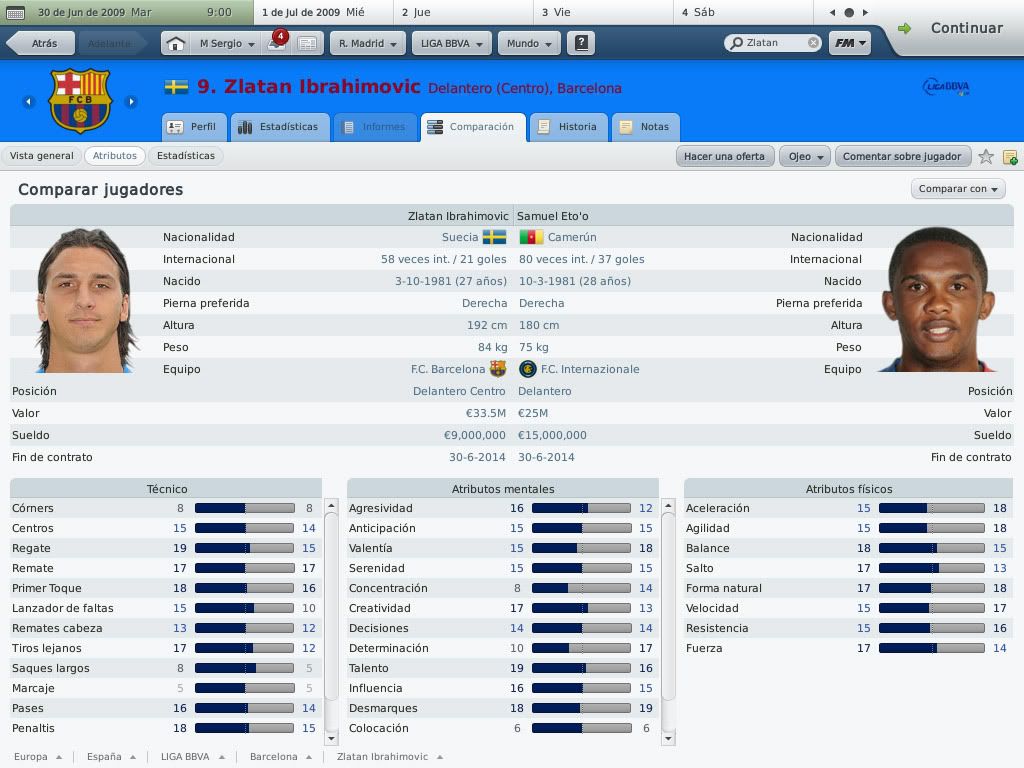This screenshot has width=1024, height=768.
Task: Open the Mundo dropdown menu
Action: (529, 44)
